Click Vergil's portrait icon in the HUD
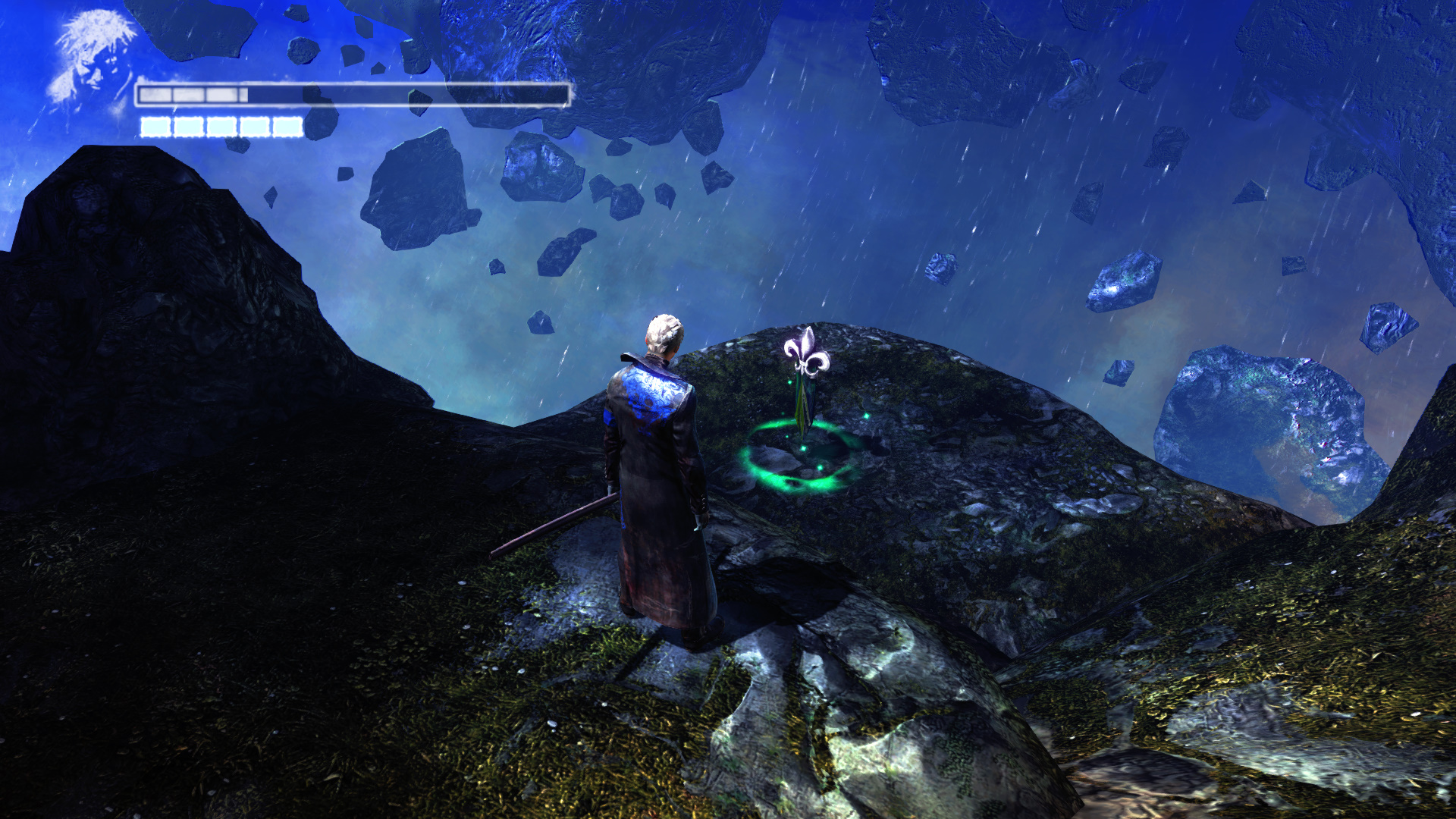Screen dimensions: 1456x819 click(x=93, y=59)
